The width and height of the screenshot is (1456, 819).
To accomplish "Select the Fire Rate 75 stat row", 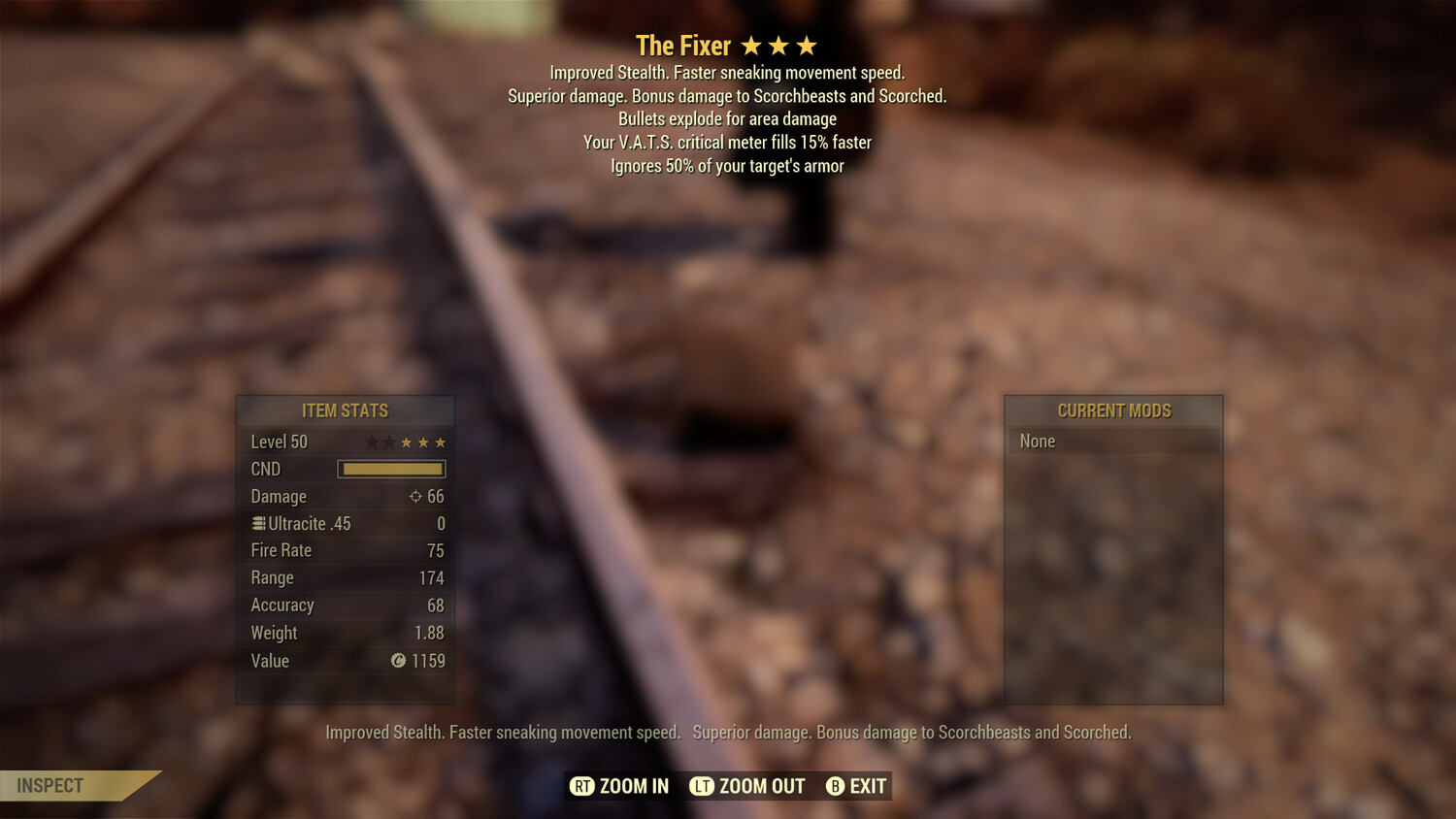I will 345,550.
